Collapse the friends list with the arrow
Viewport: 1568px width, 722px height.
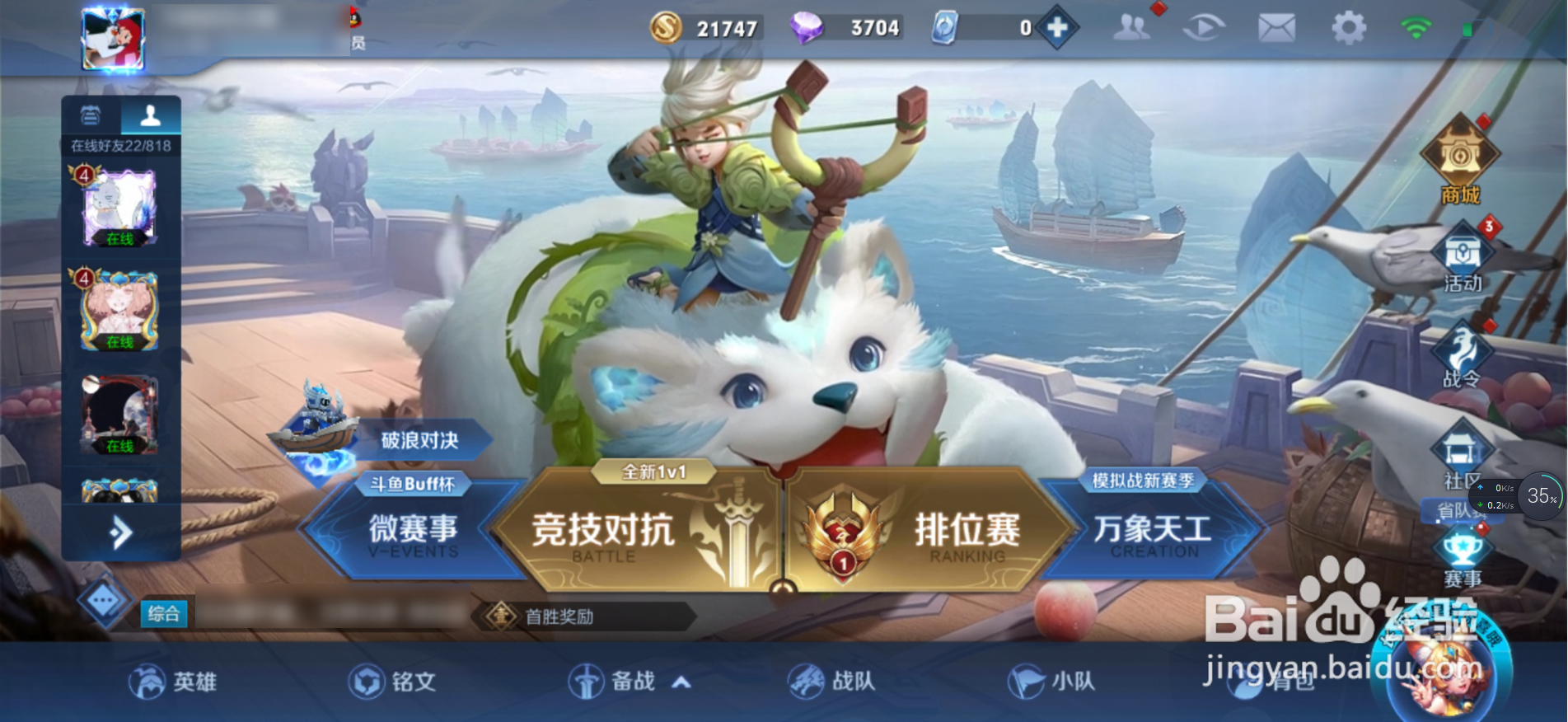coord(120,532)
